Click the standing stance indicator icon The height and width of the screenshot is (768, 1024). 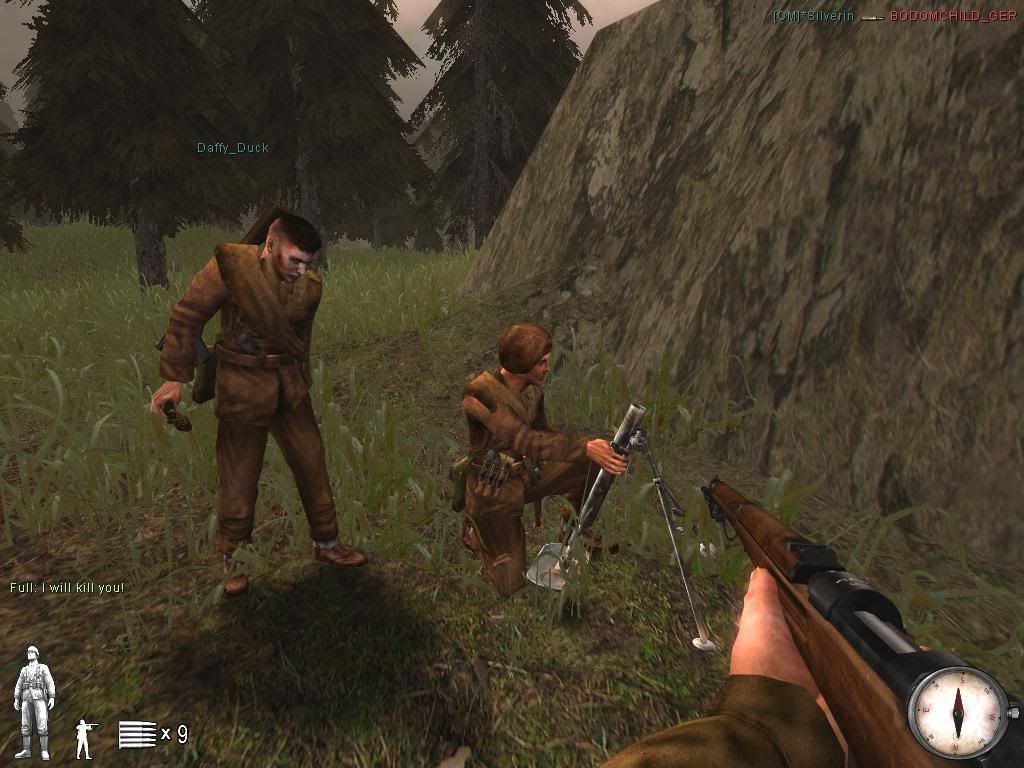click(x=84, y=736)
